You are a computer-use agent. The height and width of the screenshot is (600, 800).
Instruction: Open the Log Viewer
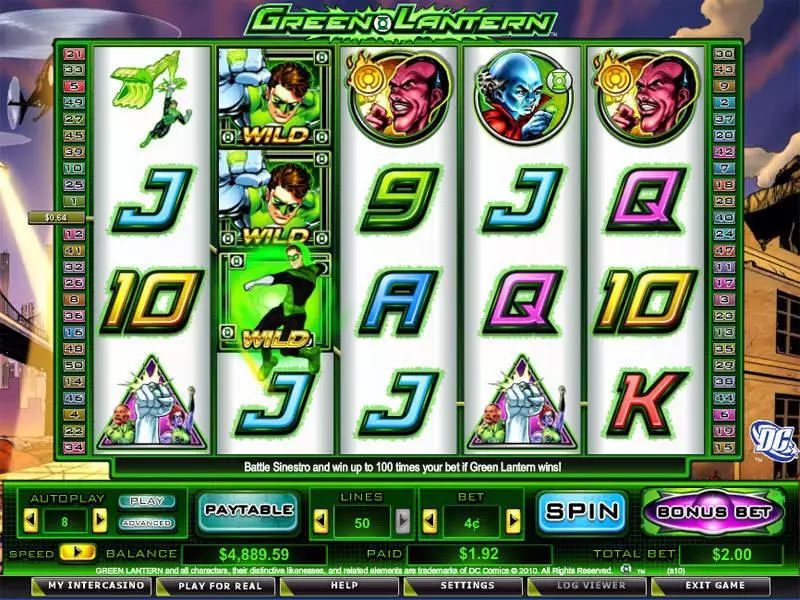point(588,586)
